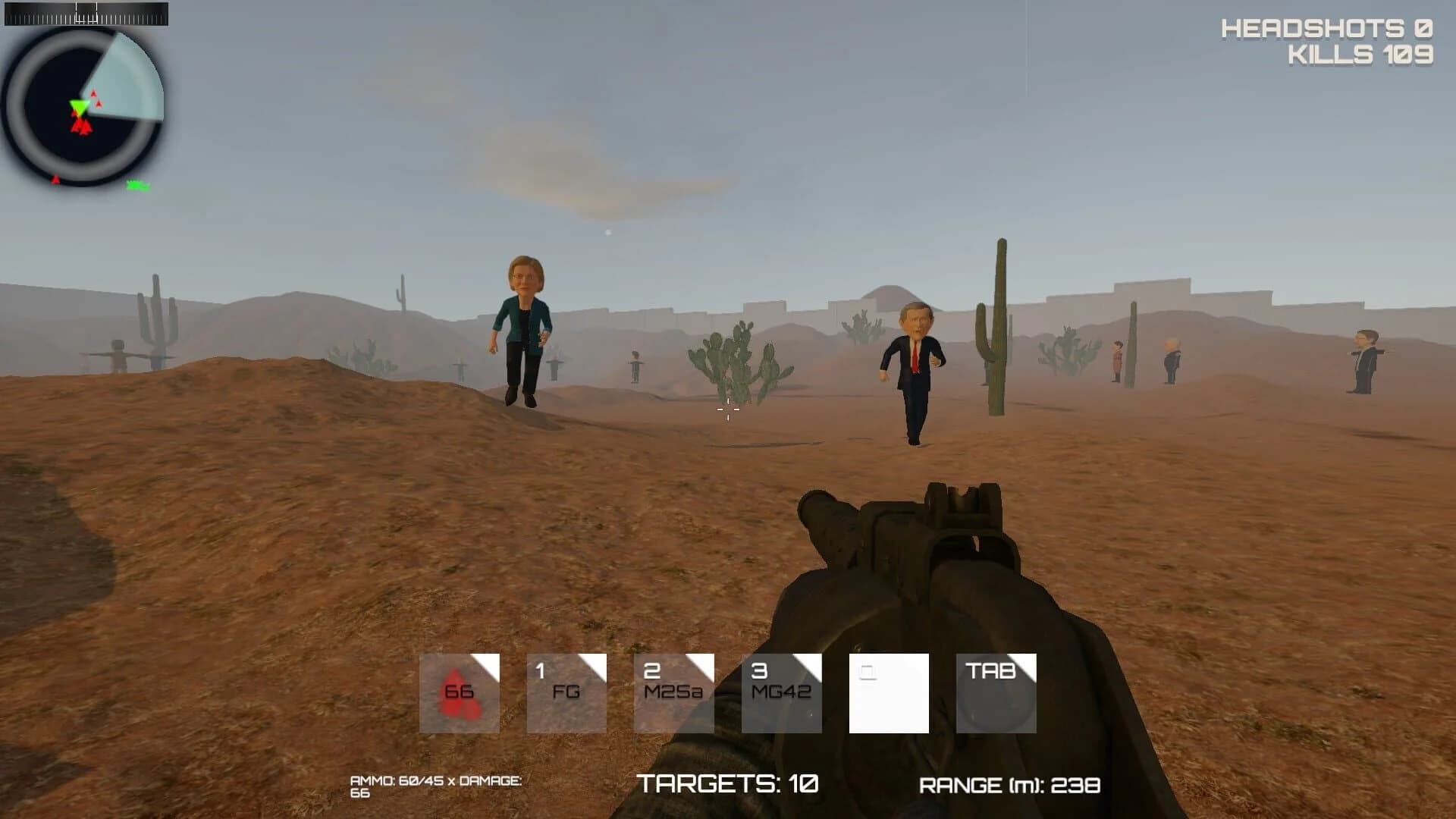Click the crosshair at screen center
The image size is (1456, 819).
[x=727, y=409]
